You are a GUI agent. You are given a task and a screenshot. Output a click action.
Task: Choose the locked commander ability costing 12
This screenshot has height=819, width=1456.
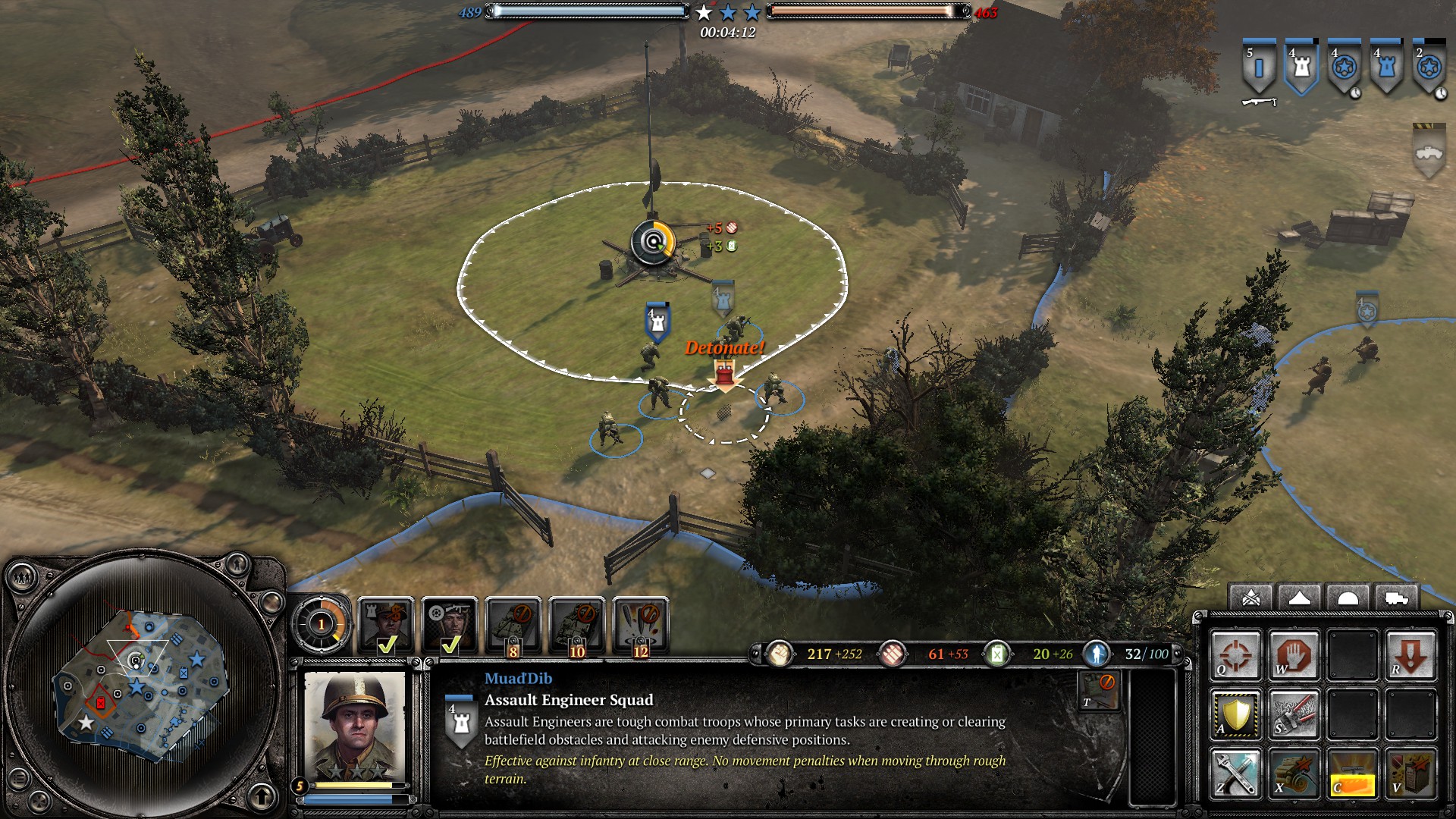(641, 625)
